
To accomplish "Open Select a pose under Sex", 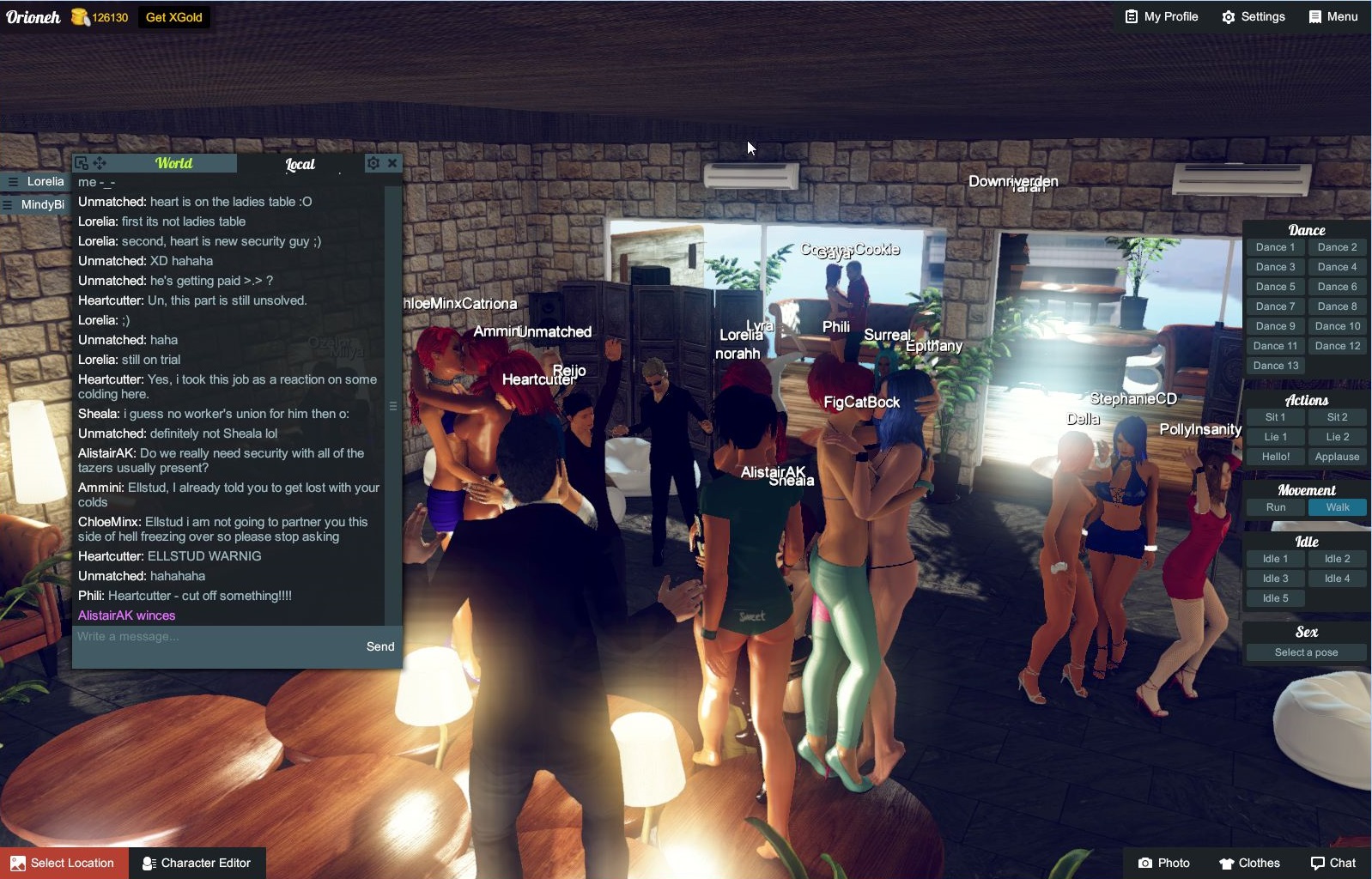I will pyautogui.click(x=1305, y=652).
